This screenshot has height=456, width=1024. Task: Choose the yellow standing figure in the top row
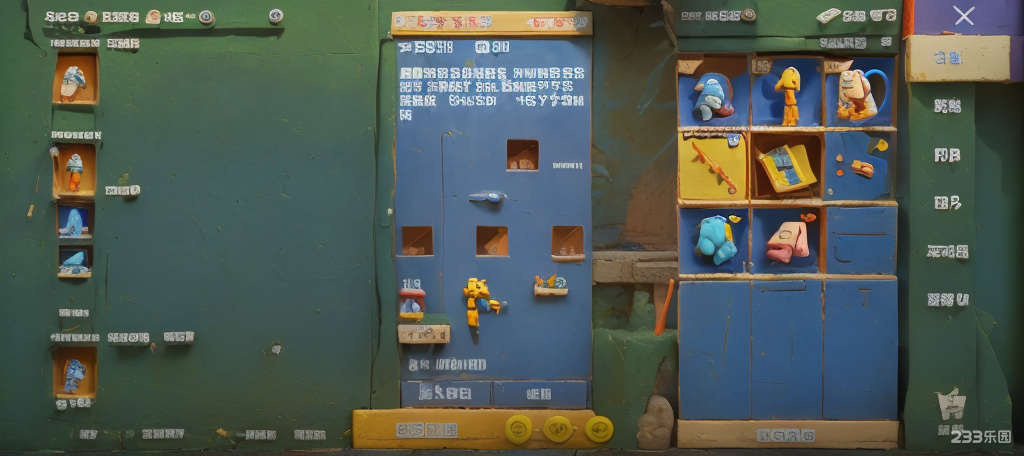click(788, 94)
